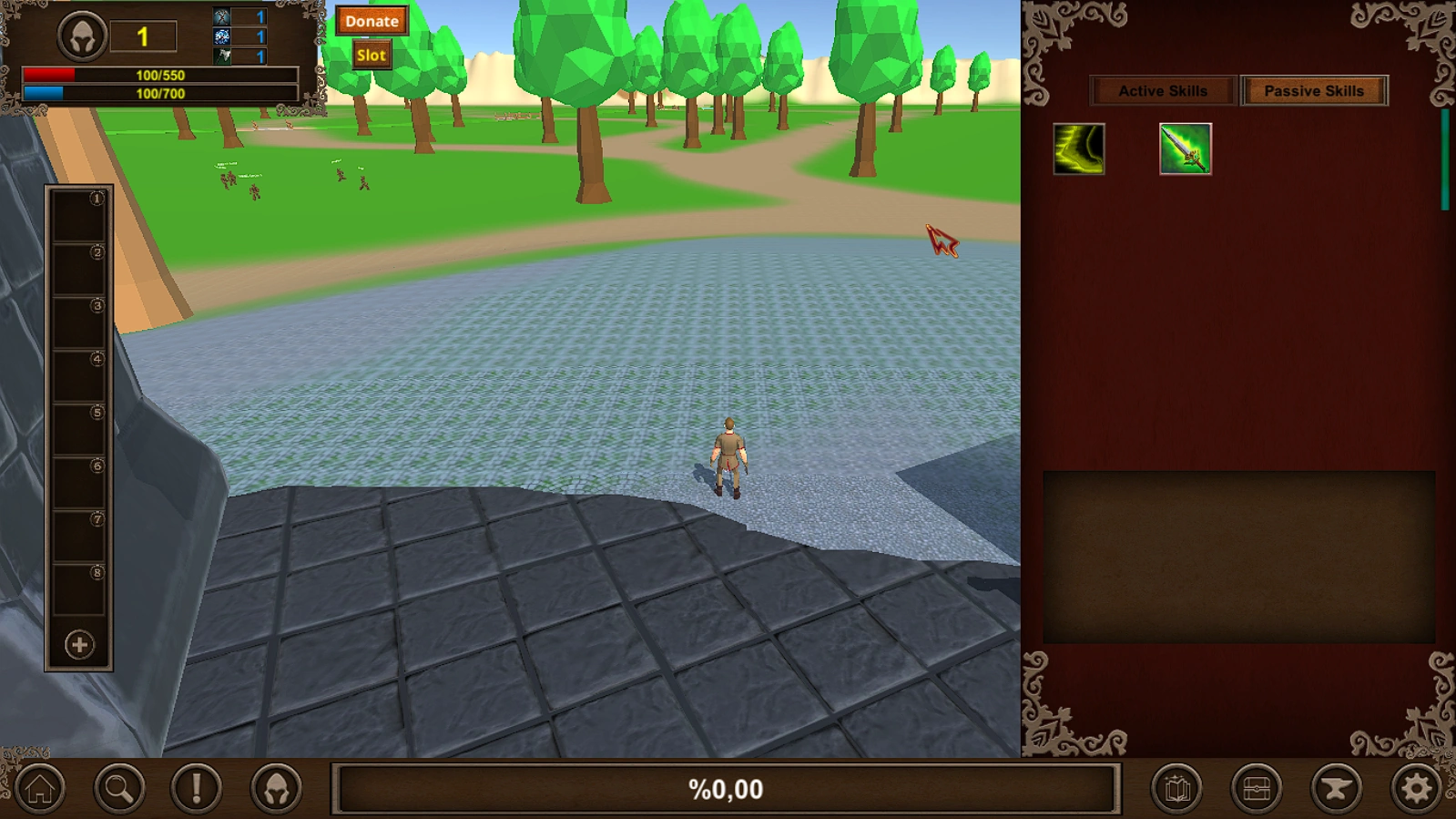The width and height of the screenshot is (1456, 819).
Task: Open the helmet character icon near the bottom
Action: point(275,789)
